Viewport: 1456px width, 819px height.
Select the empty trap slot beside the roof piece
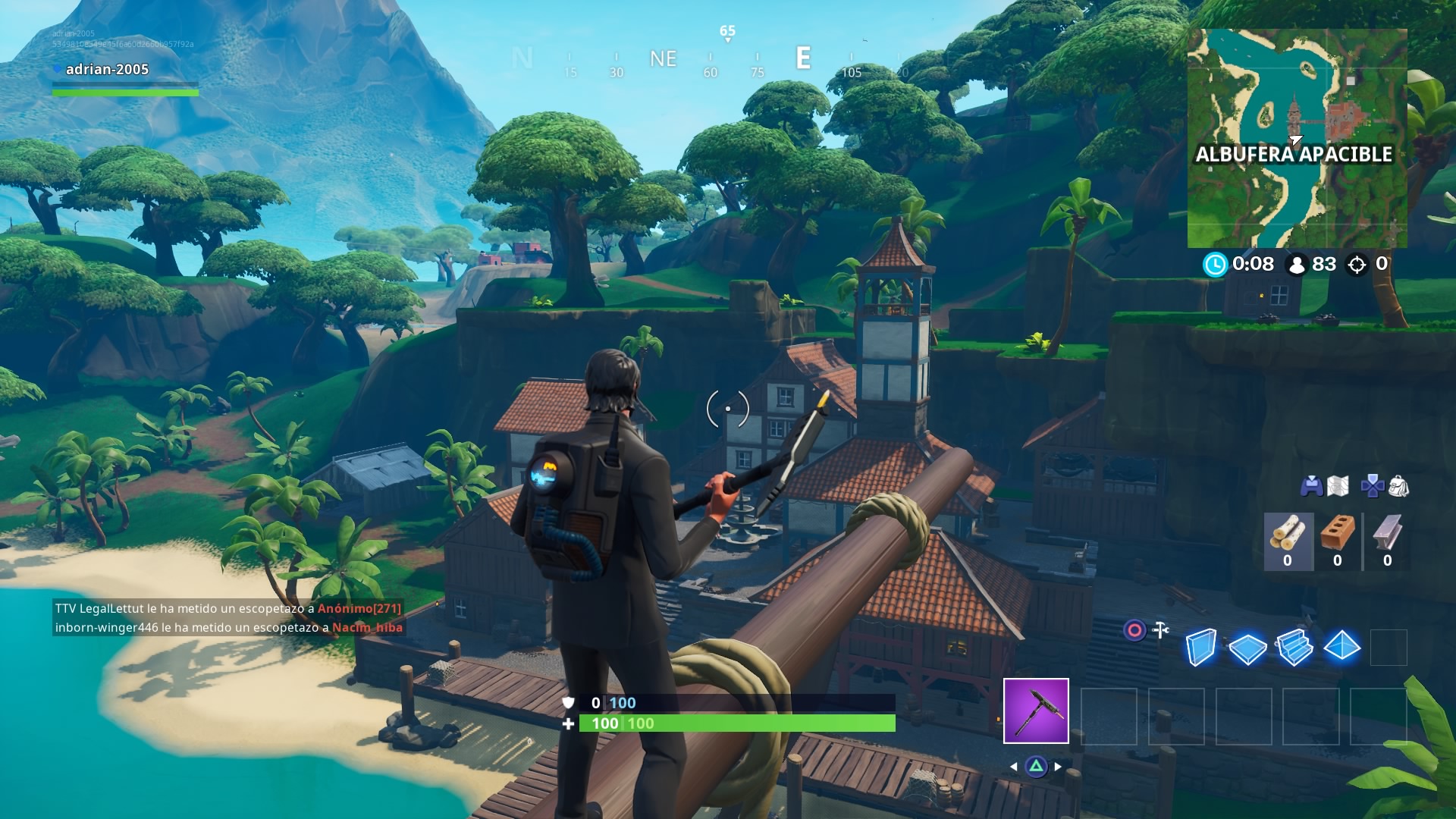point(1389,648)
